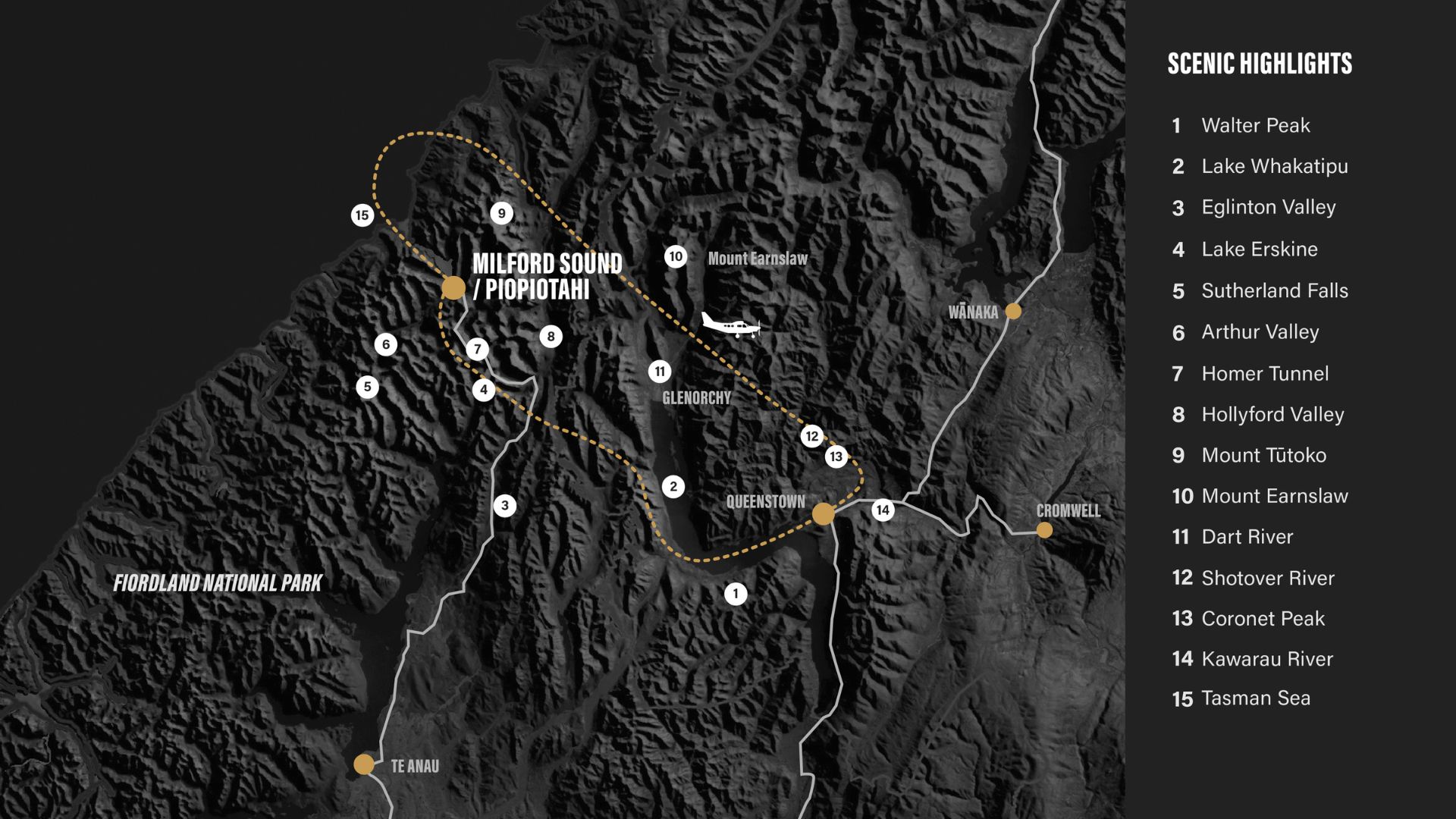Screen dimensions: 1456x819
Task: Select the Cromwell gold location dot
Action: pos(1044,530)
